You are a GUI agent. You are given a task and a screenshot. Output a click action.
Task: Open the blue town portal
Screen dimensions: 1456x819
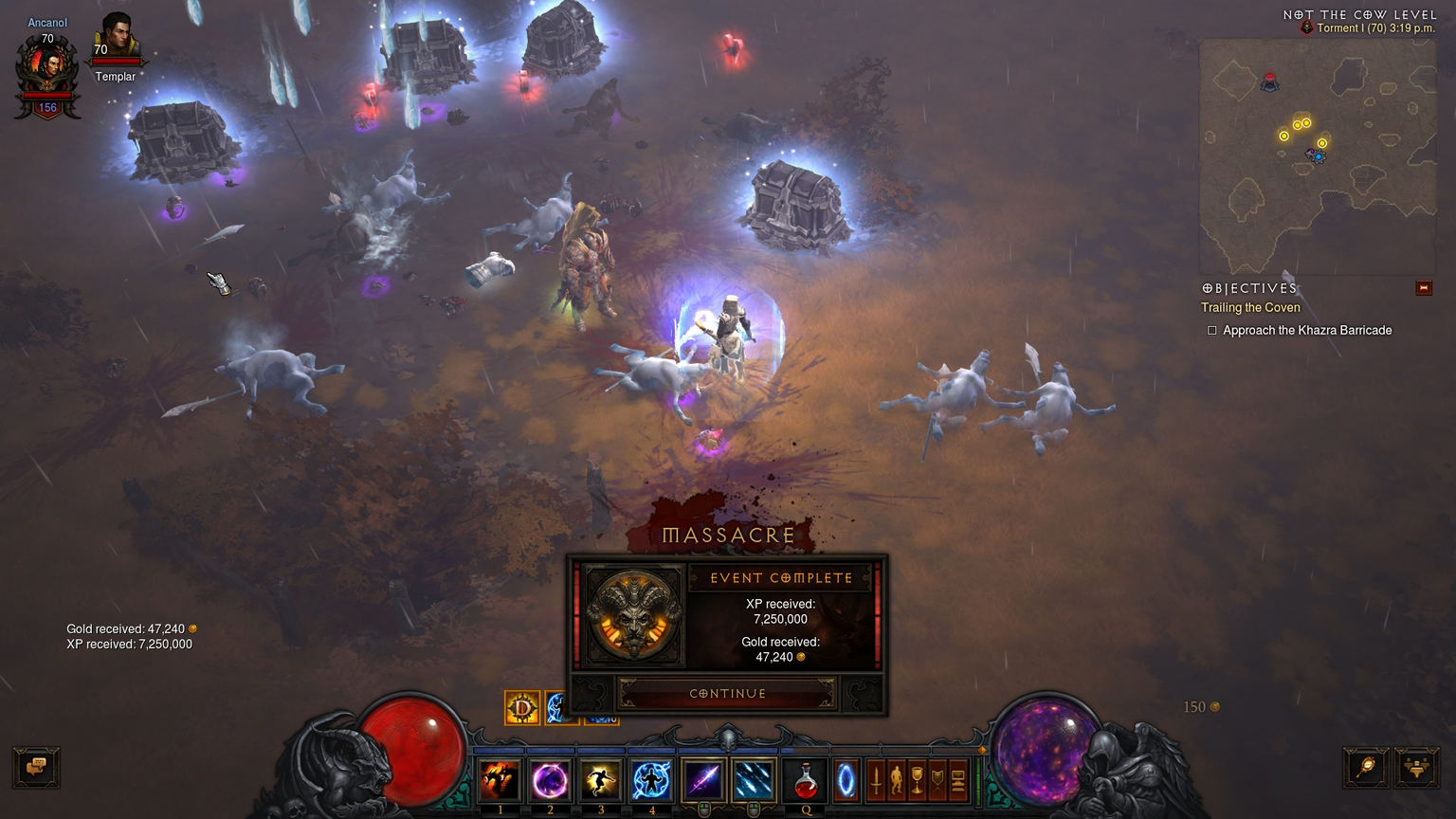(845, 780)
